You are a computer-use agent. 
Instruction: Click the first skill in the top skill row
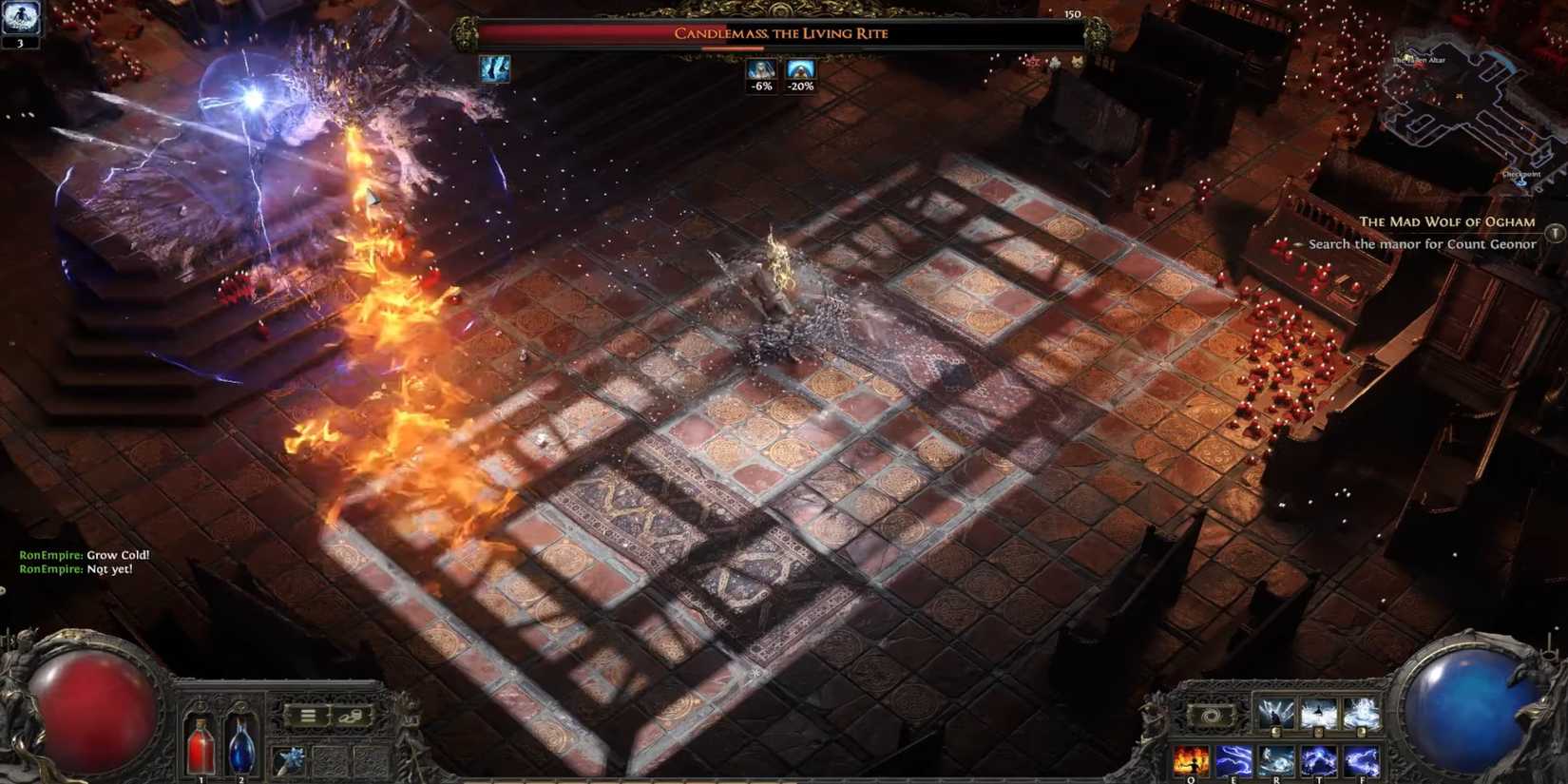click(1276, 716)
